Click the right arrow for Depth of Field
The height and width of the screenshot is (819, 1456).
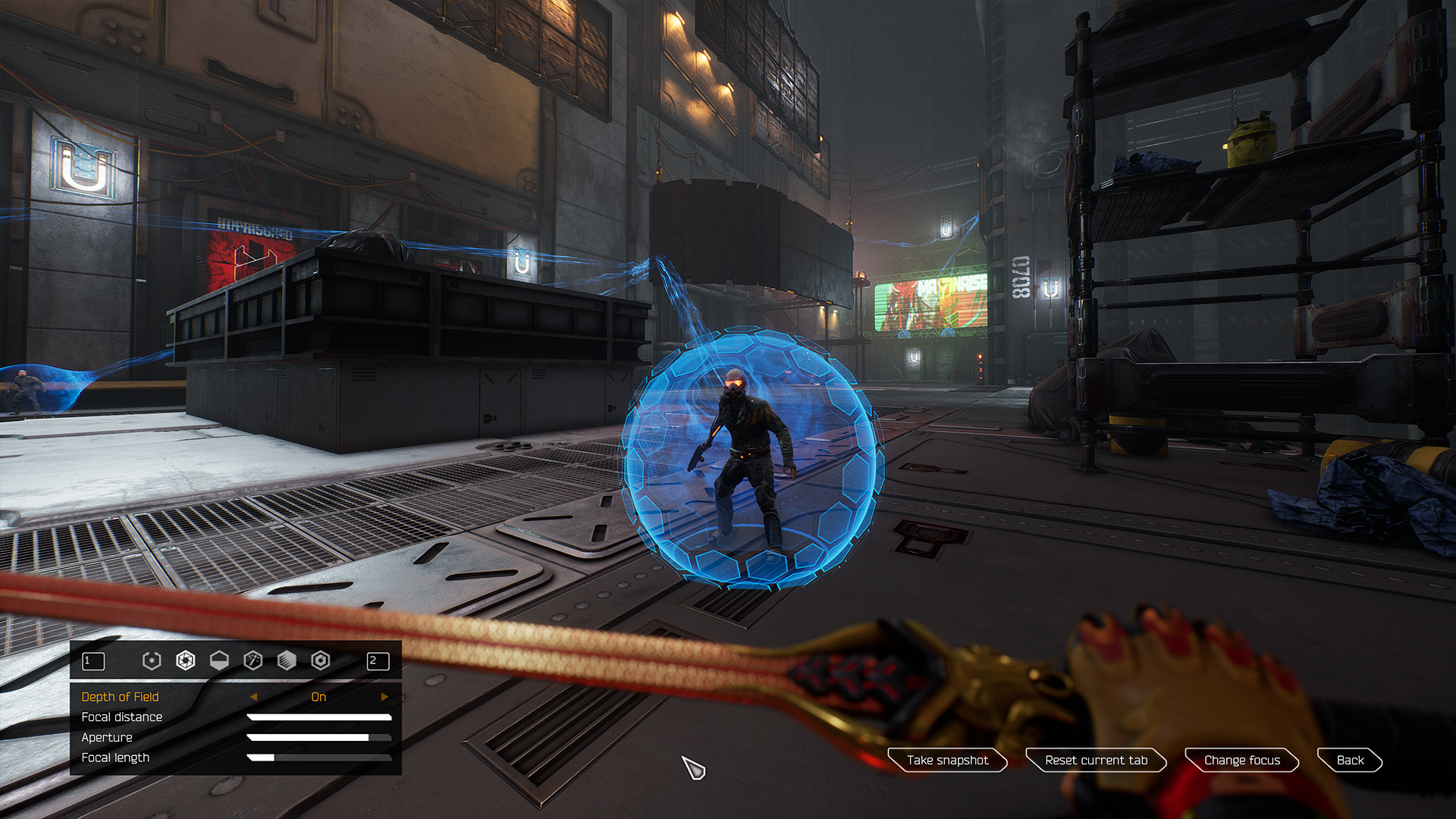pos(384,697)
